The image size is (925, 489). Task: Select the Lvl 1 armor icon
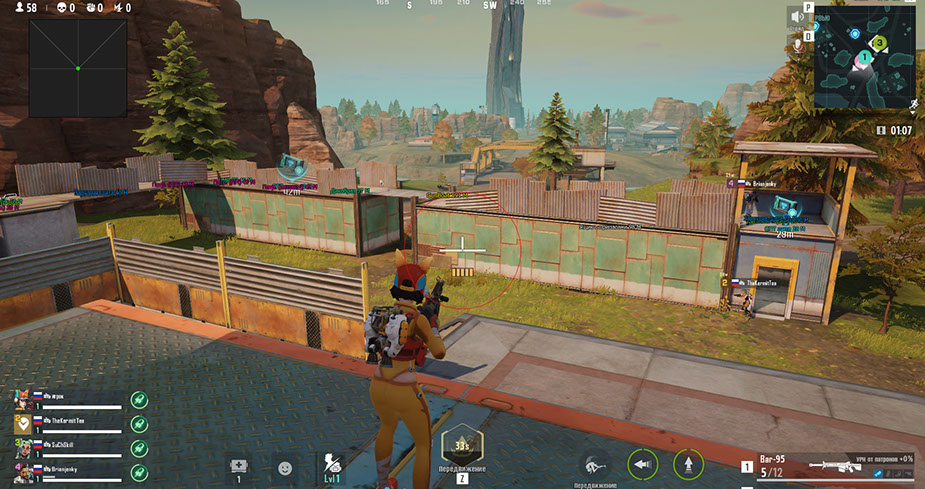[x=333, y=466]
